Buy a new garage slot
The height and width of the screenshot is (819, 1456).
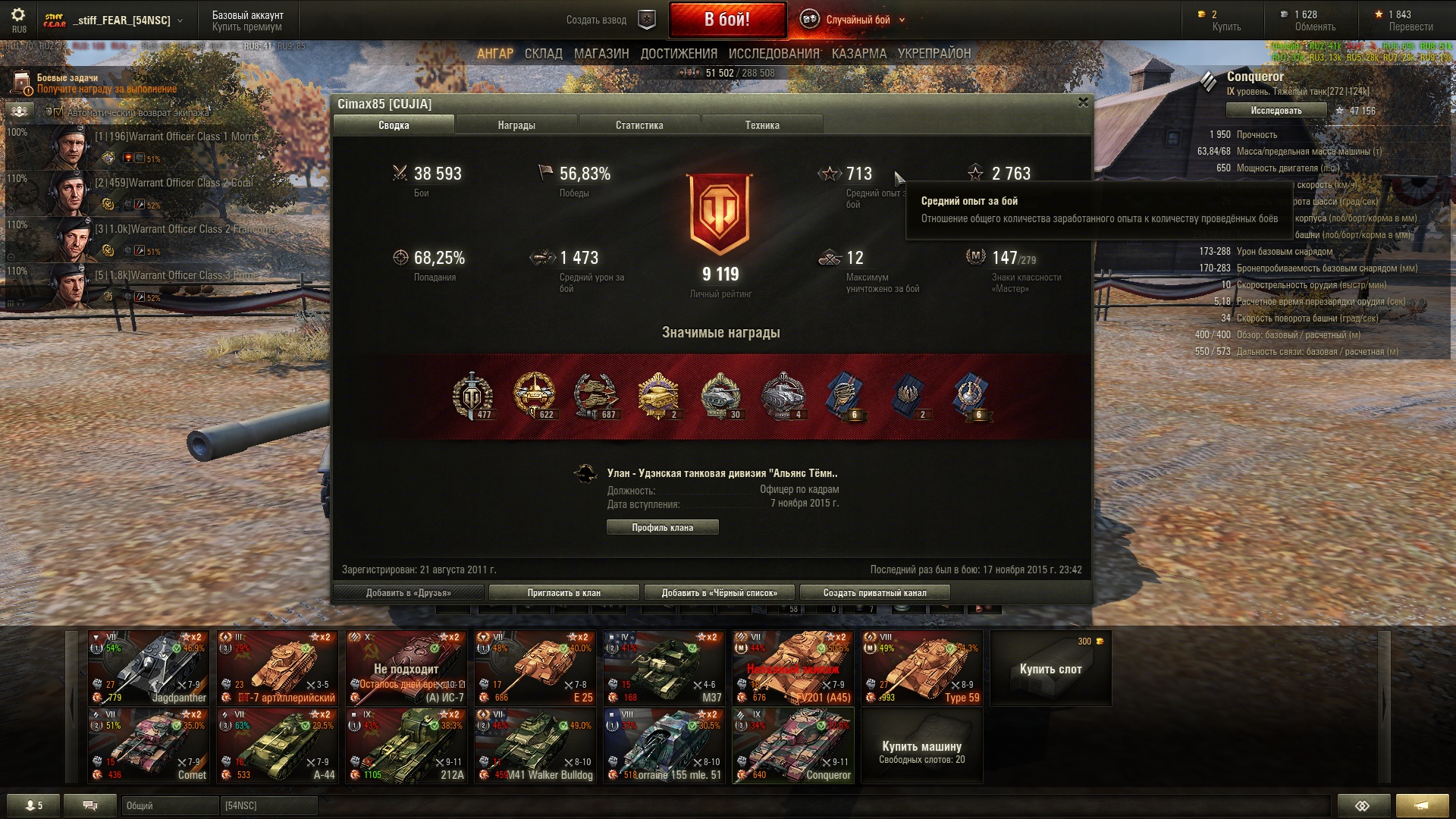coord(1050,668)
